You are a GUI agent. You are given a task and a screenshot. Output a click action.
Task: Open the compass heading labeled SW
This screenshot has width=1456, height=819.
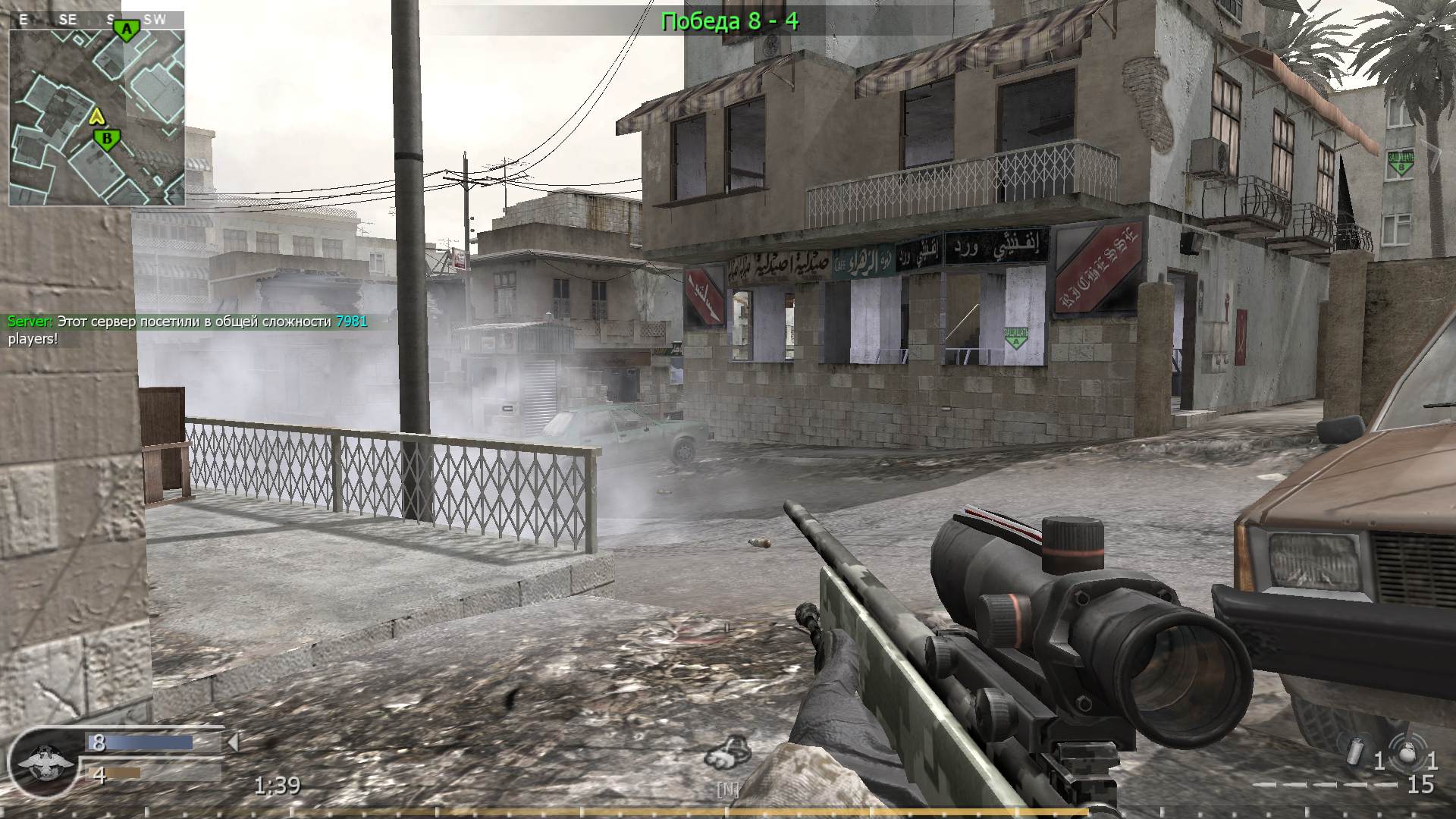[154, 20]
